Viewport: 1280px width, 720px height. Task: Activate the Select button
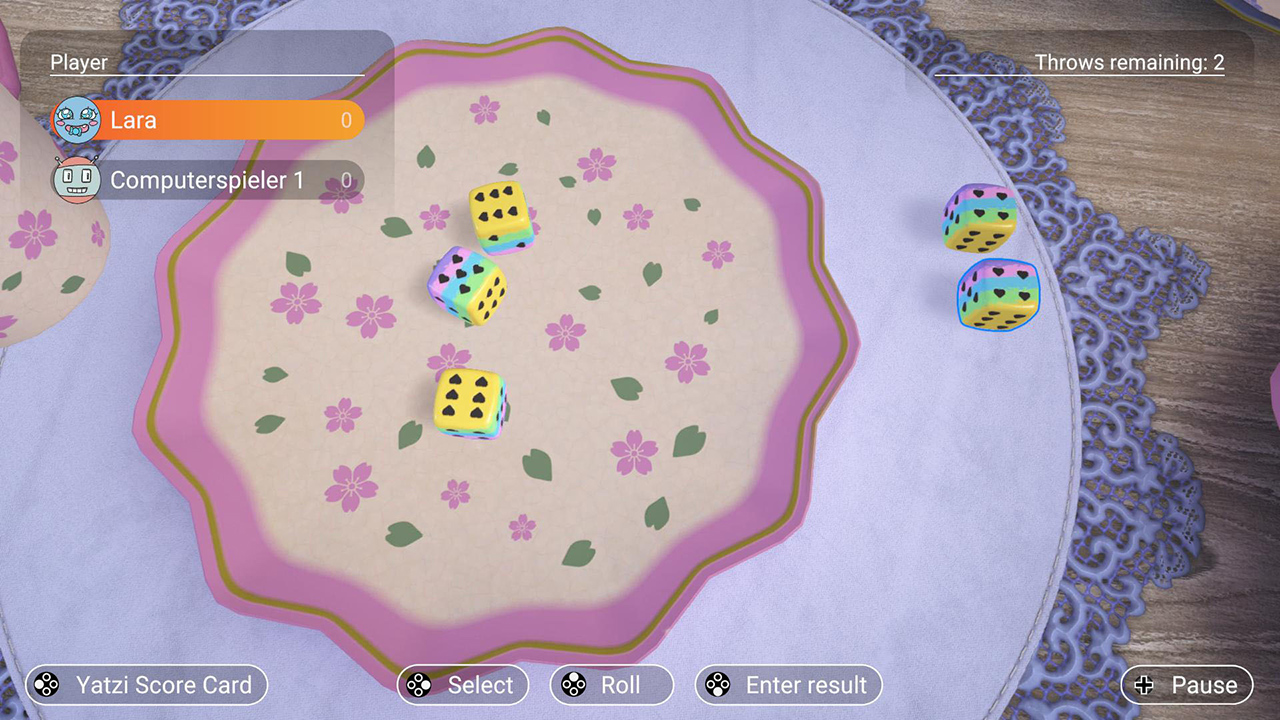point(463,685)
